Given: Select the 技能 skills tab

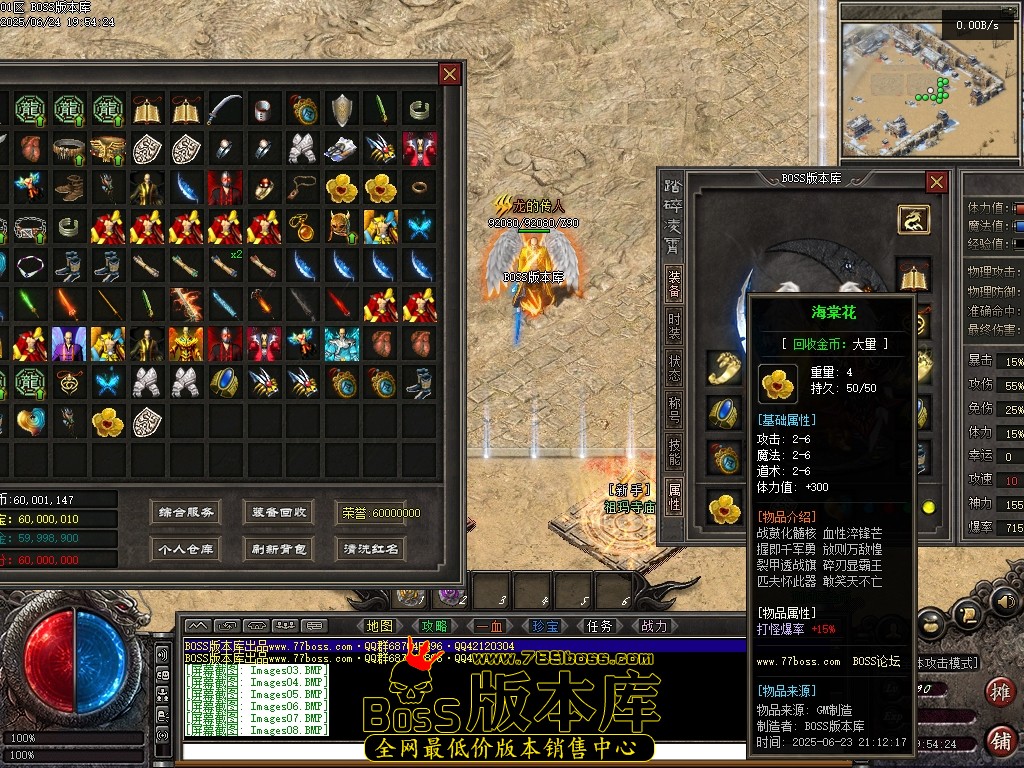Looking at the screenshot, I should tap(675, 453).
